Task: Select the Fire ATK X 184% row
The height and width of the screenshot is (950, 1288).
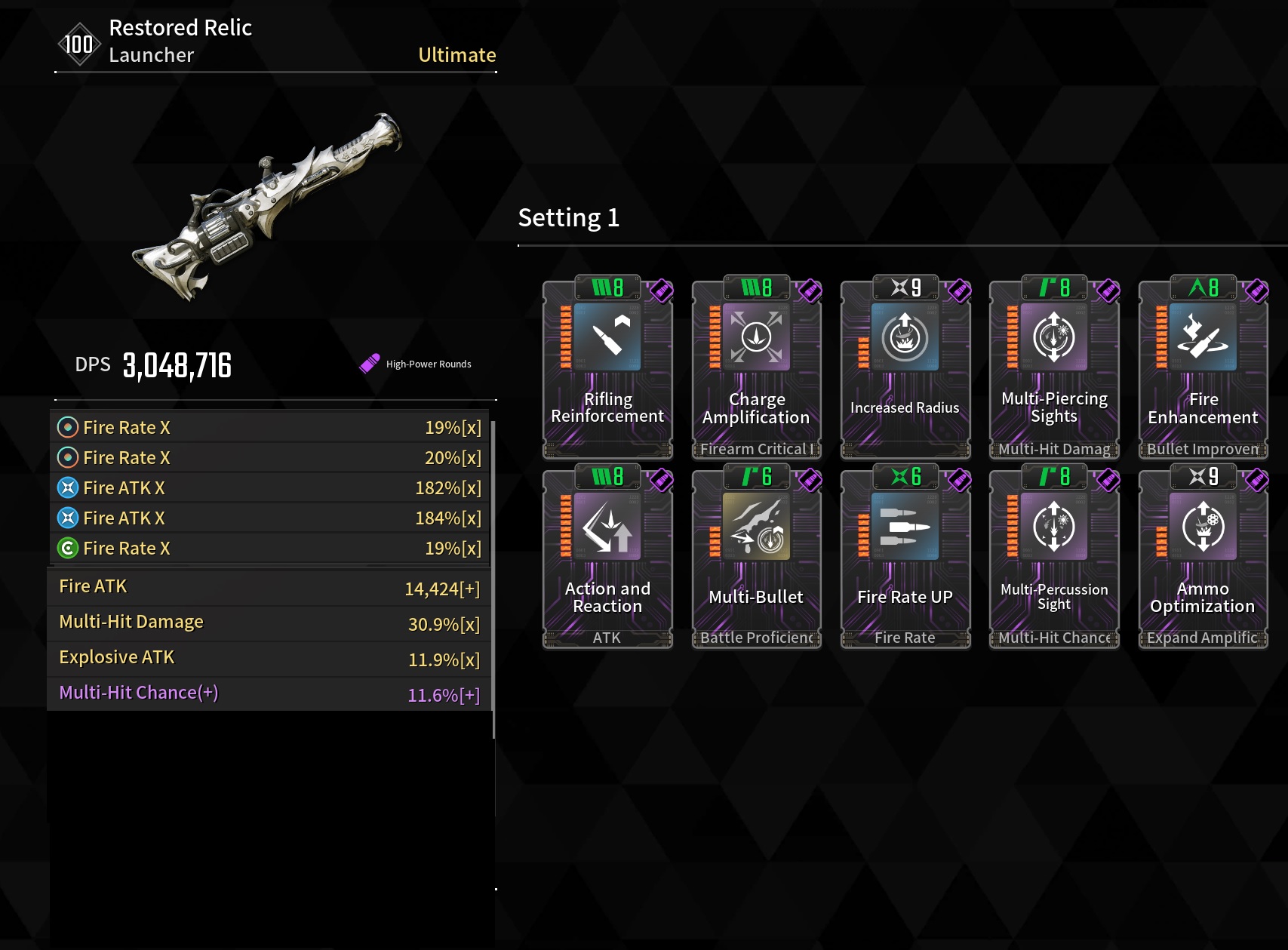Action: tap(269, 518)
